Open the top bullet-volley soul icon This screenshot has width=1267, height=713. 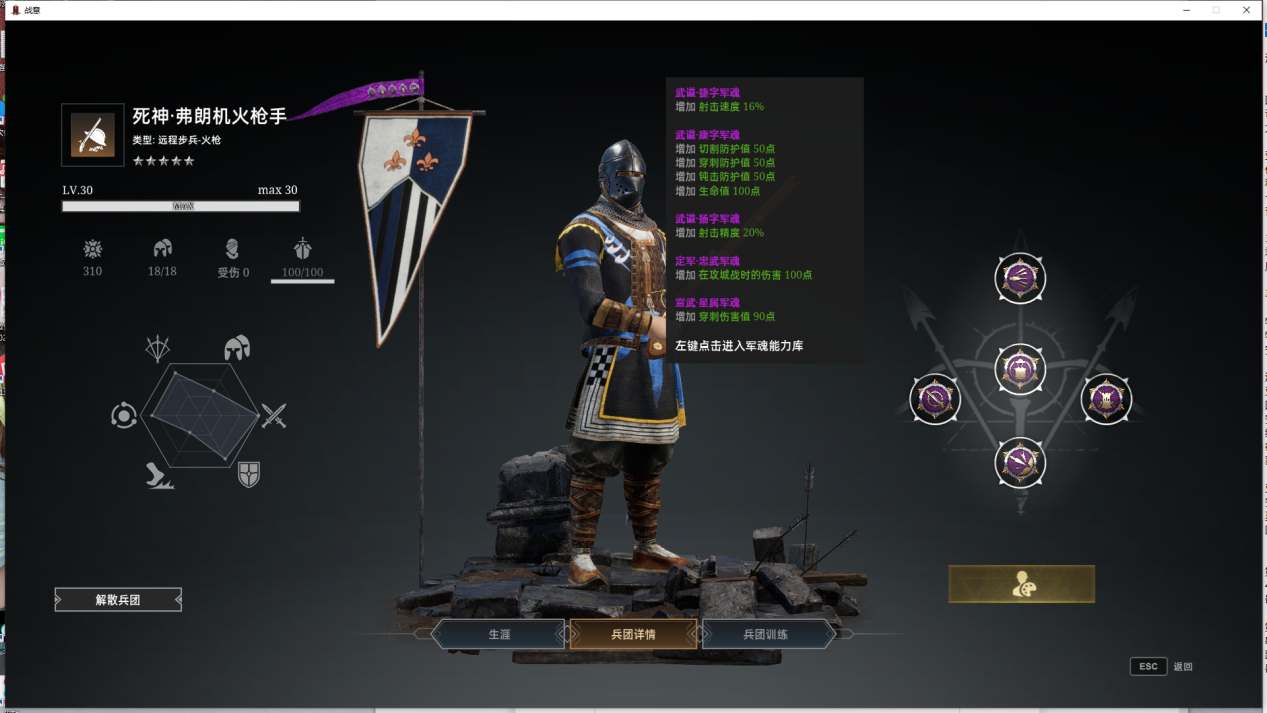pos(1020,278)
